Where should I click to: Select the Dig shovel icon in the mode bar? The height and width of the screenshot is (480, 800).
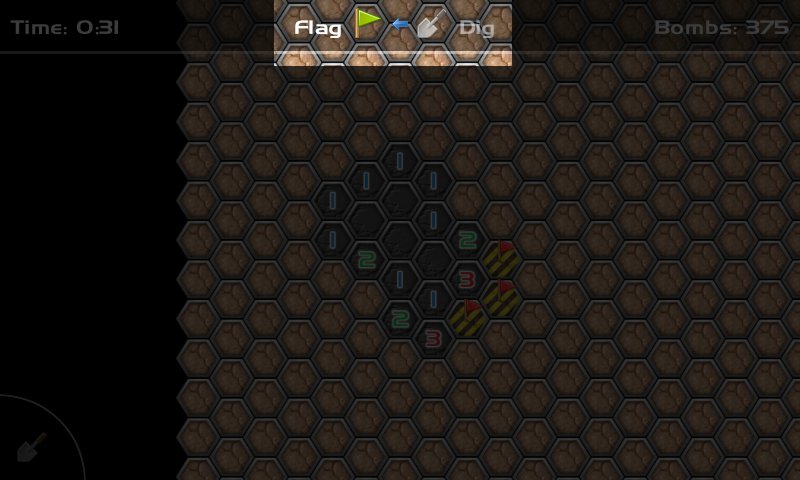pyautogui.click(x=431, y=24)
